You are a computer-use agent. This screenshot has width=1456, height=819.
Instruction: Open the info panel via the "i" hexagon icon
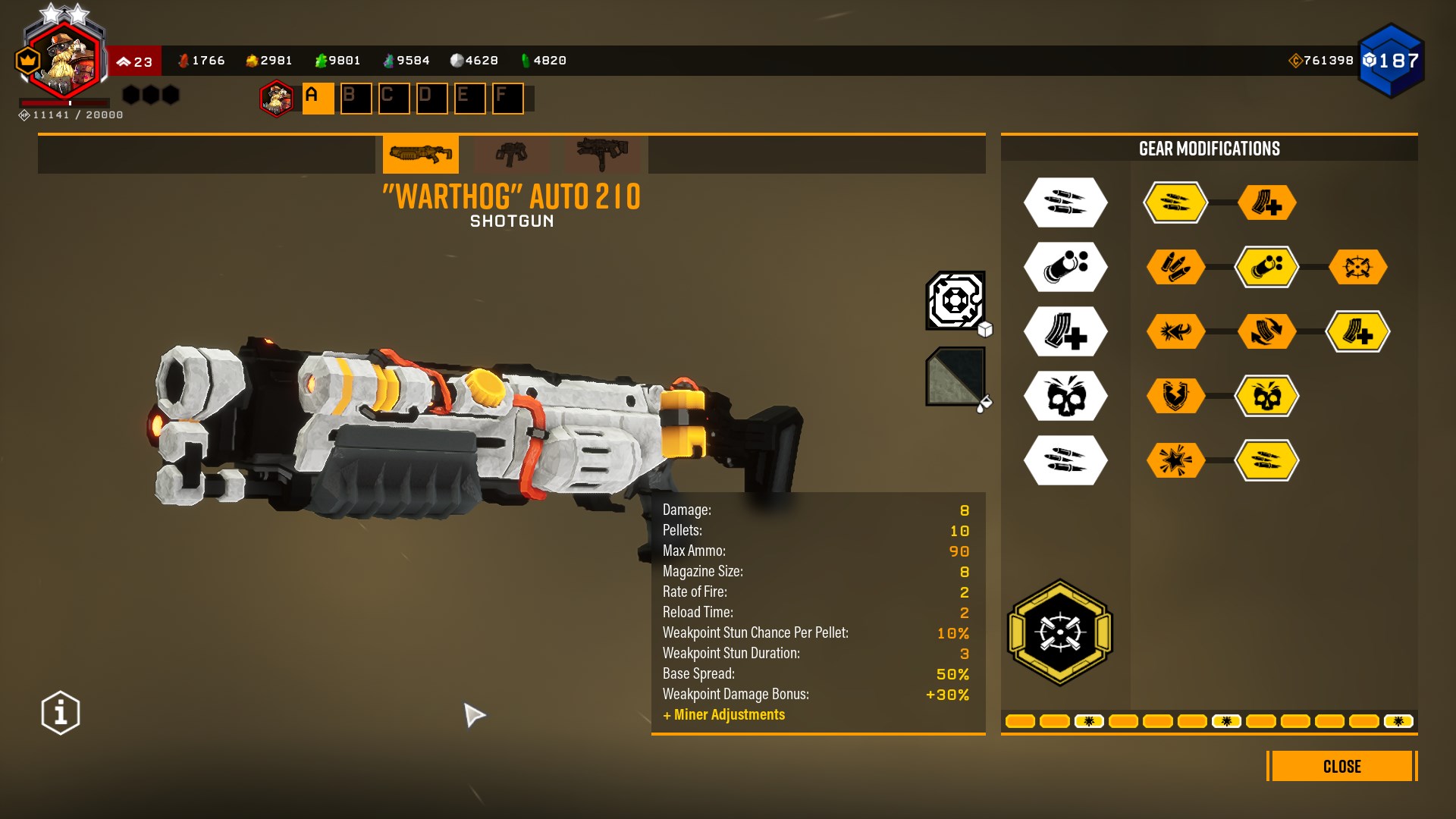point(59,711)
